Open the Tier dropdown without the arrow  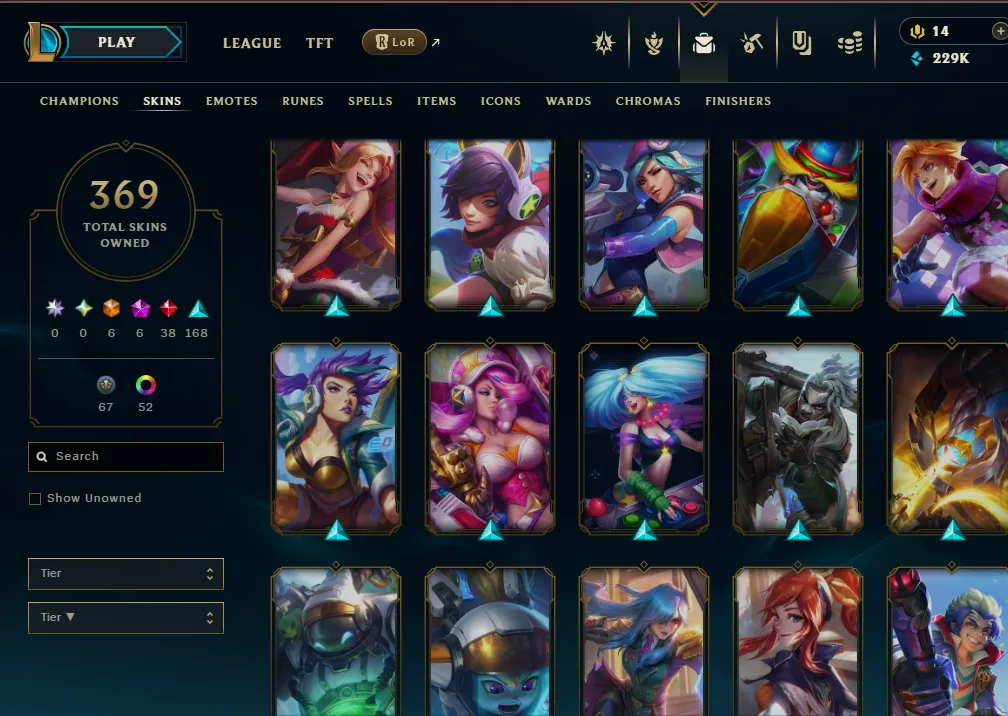click(x=126, y=574)
